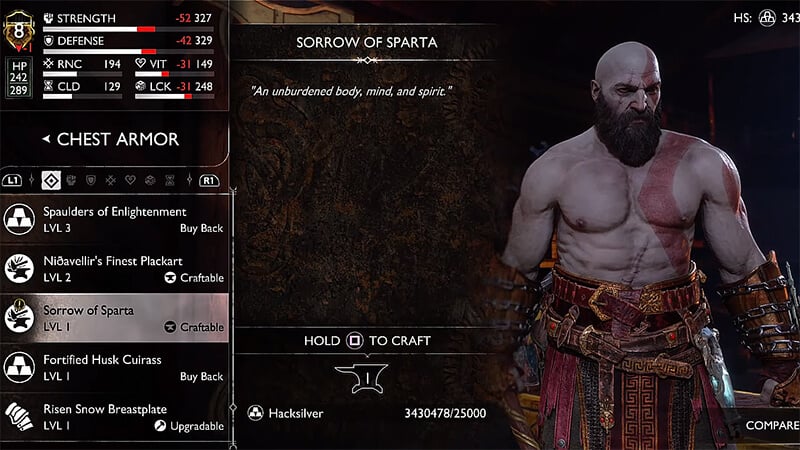Pick the Fortified Husk Cuirass entry

pos(115,366)
